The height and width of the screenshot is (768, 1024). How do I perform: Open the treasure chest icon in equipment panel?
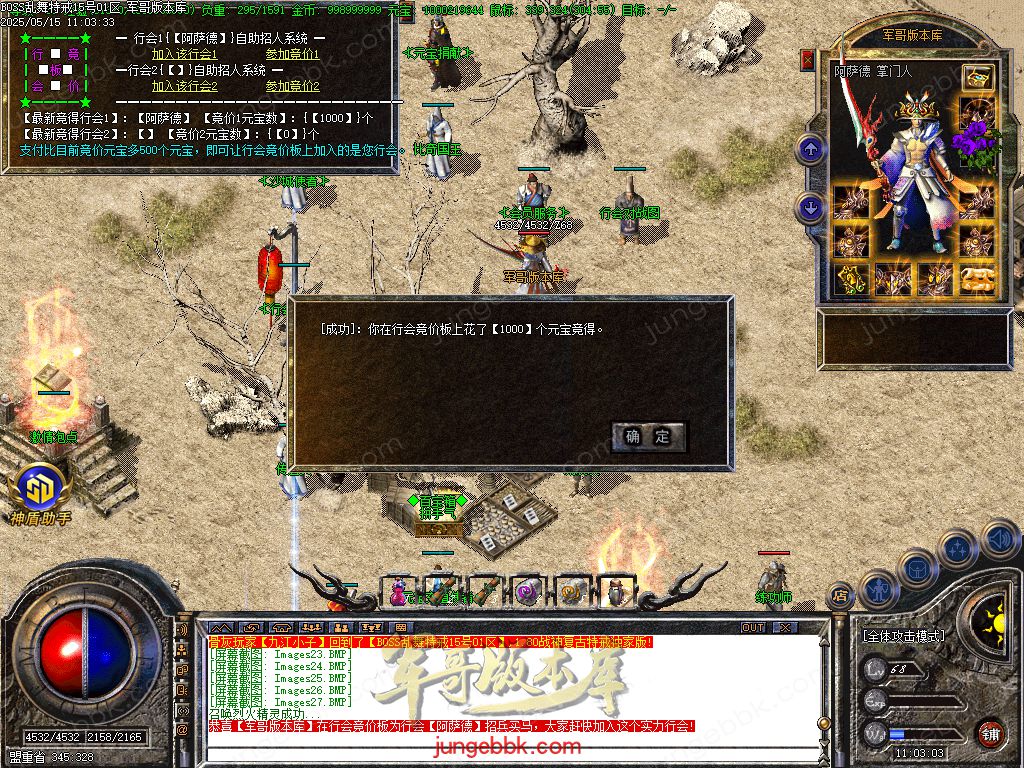[977, 76]
